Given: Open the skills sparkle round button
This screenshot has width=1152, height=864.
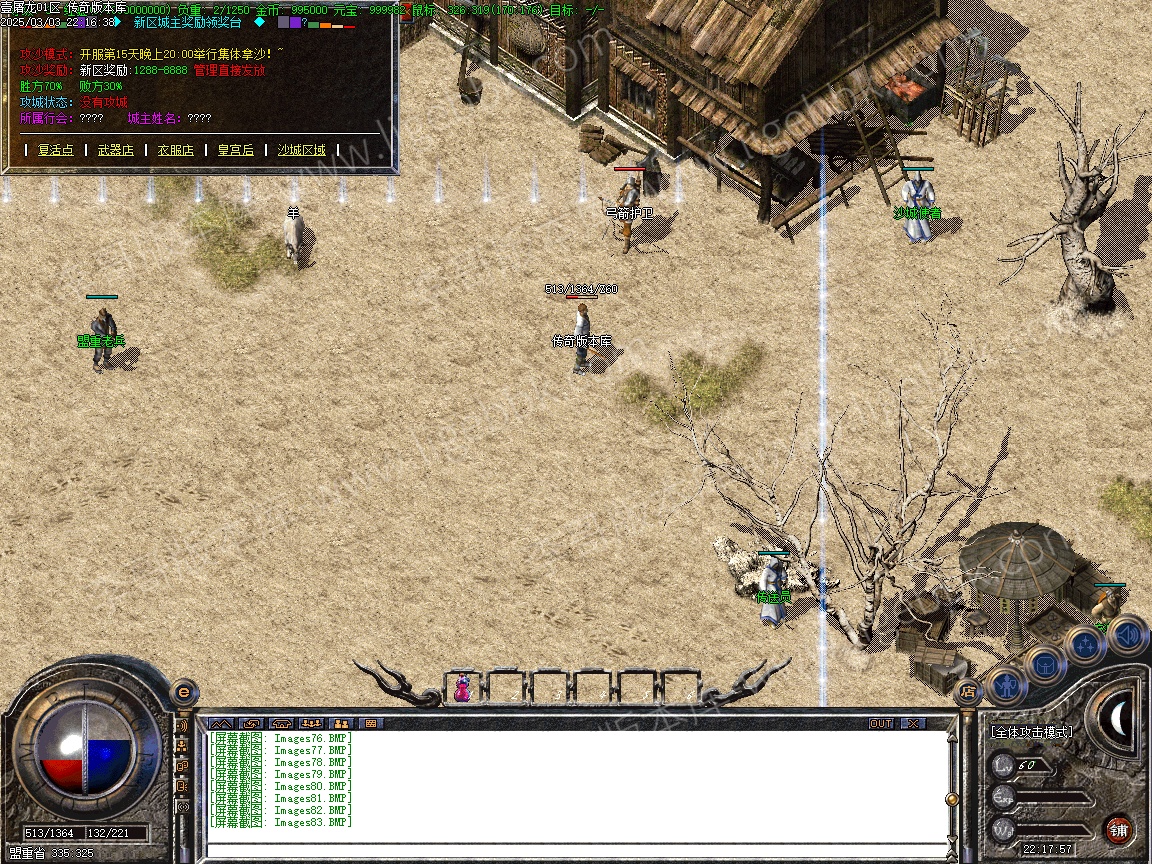Looking at the screenshot, I should click(1085, 645).
